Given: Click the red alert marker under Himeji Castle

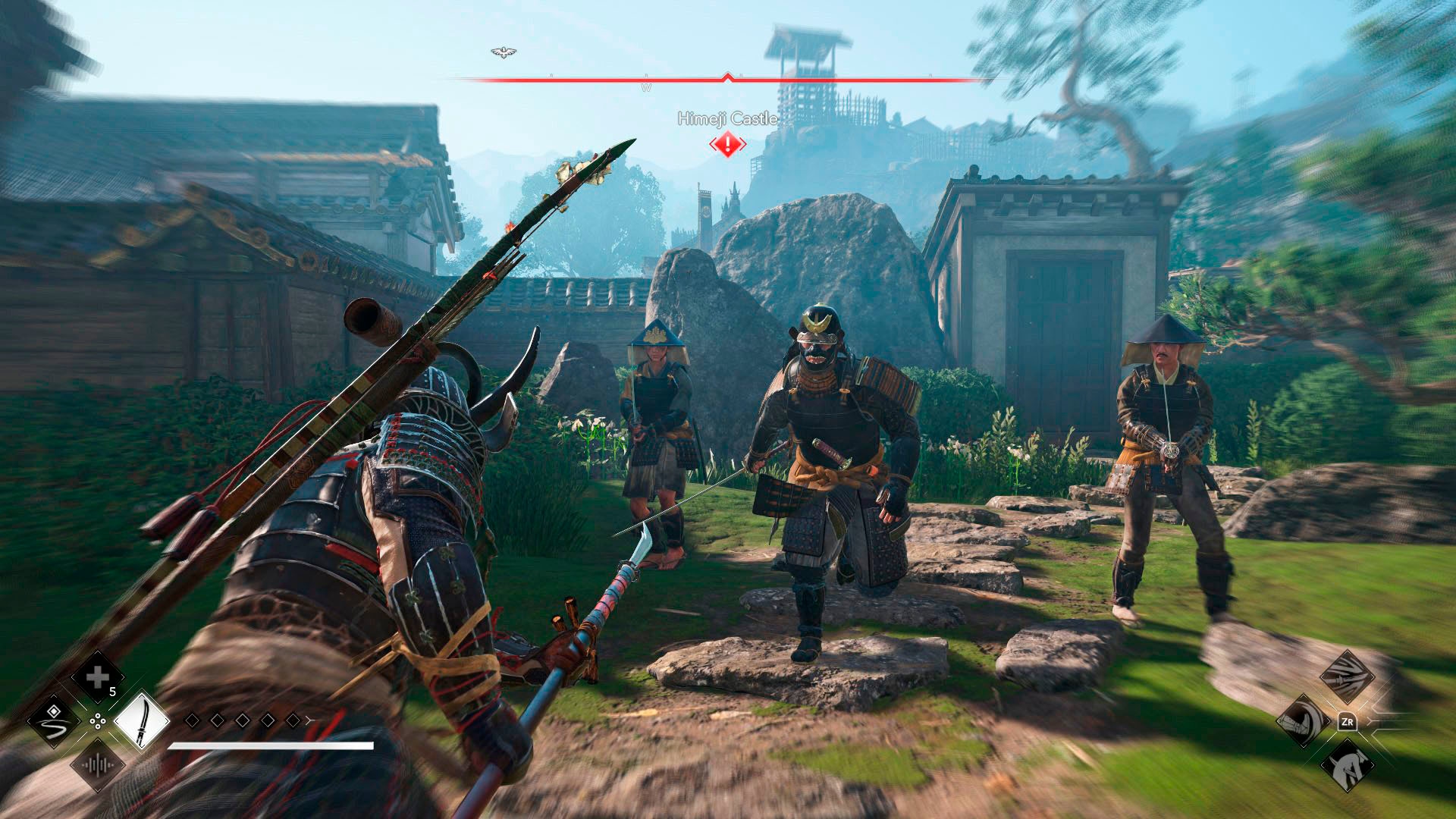Looking at the screenshot, I should 727,143.
